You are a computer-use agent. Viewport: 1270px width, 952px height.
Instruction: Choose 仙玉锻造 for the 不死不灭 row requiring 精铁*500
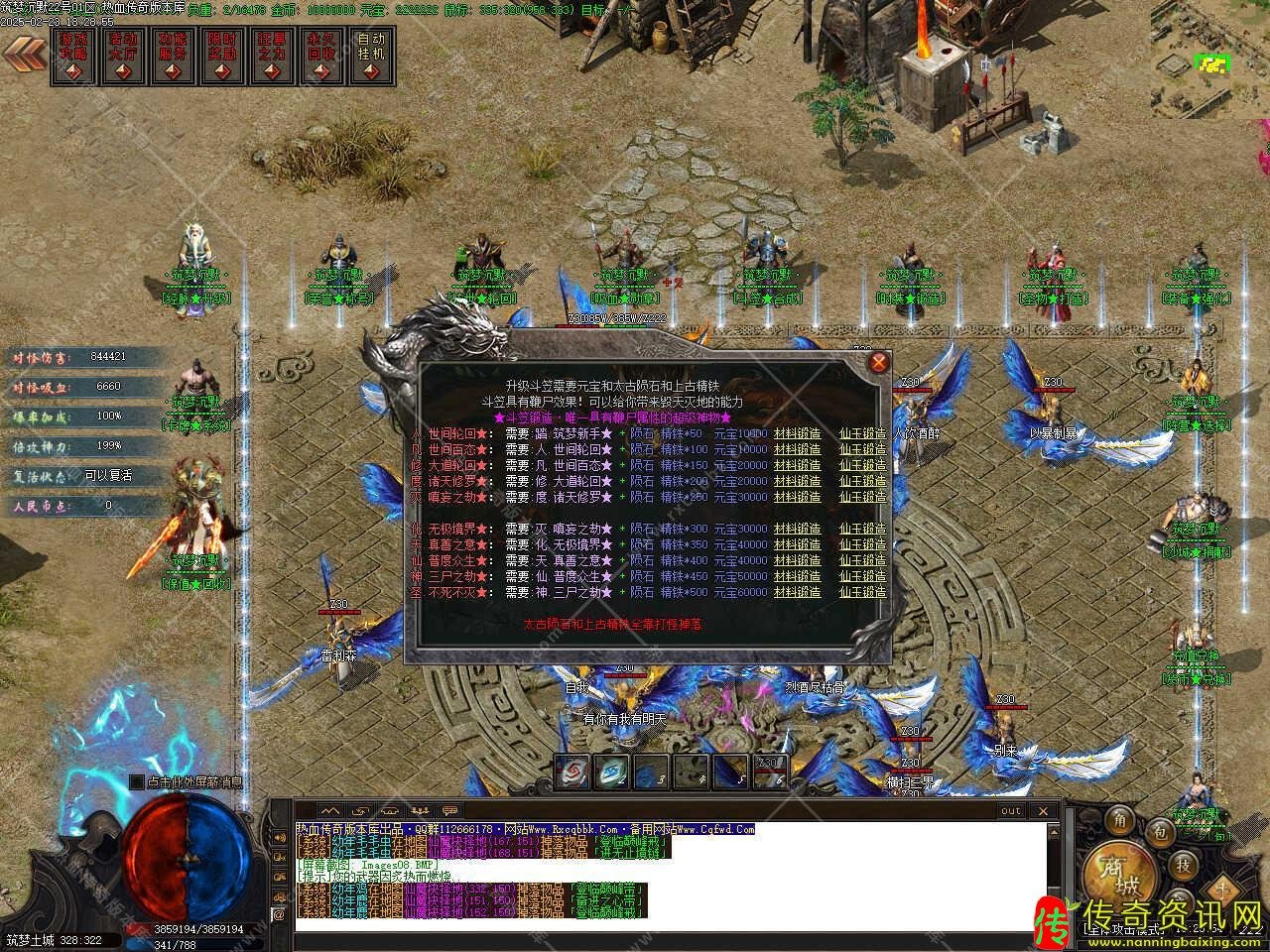(862, 592)
